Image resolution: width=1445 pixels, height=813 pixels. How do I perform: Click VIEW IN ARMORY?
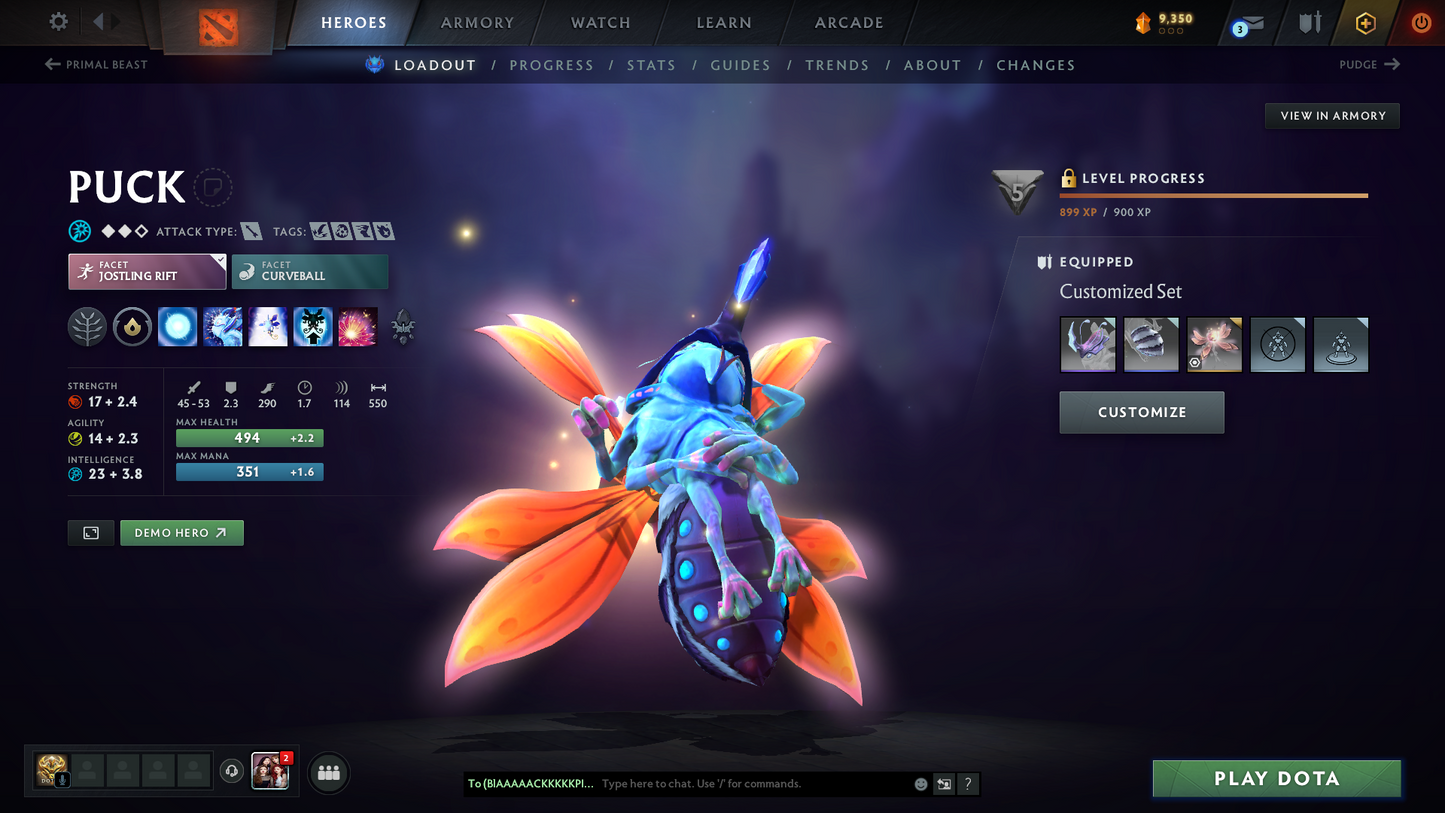pyautogui.click(x=1332, y=115)
